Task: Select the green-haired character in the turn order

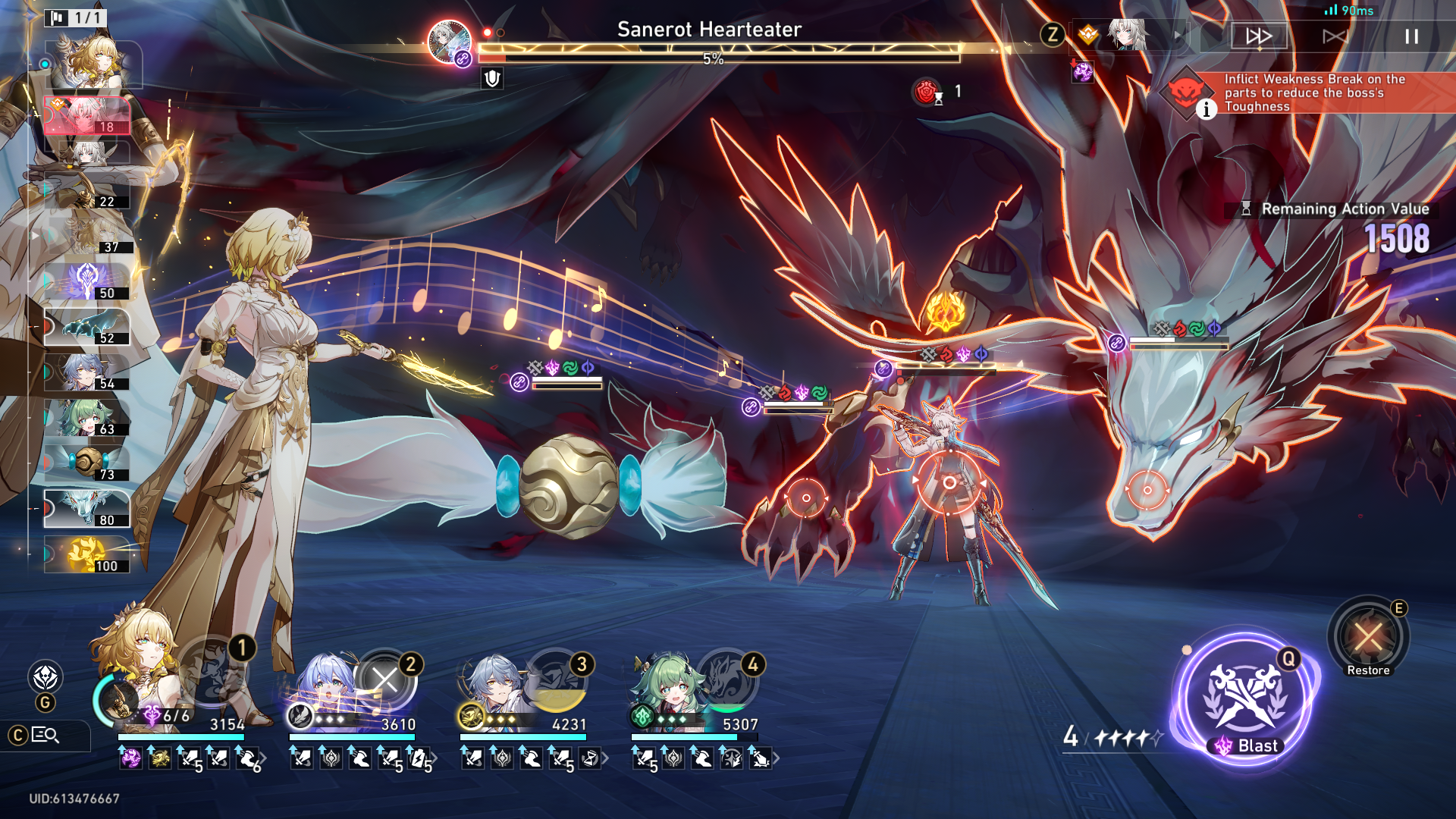Action: click(x=87, y=417)
